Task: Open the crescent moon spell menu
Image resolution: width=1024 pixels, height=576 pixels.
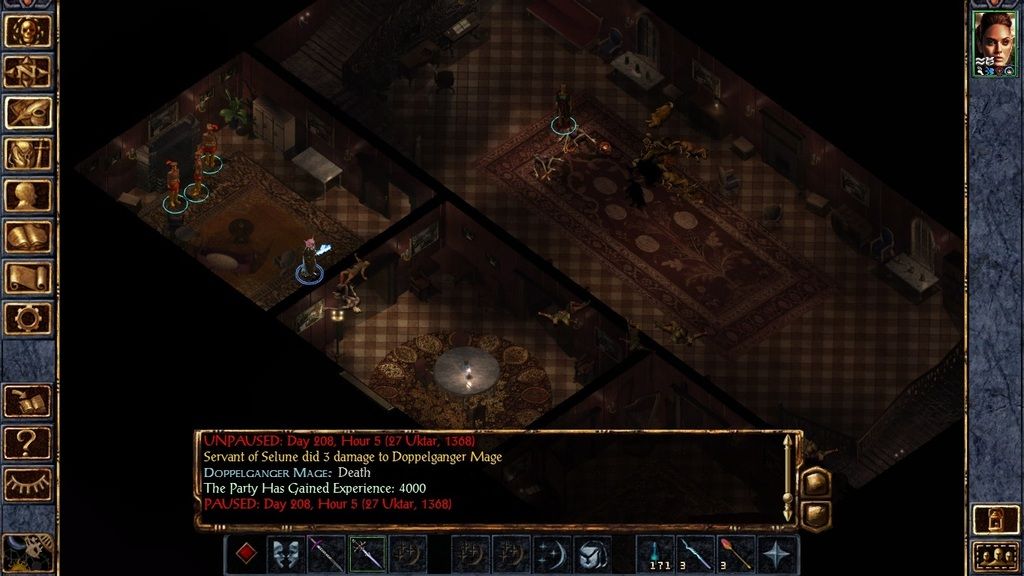Action: tap(551, 554)
